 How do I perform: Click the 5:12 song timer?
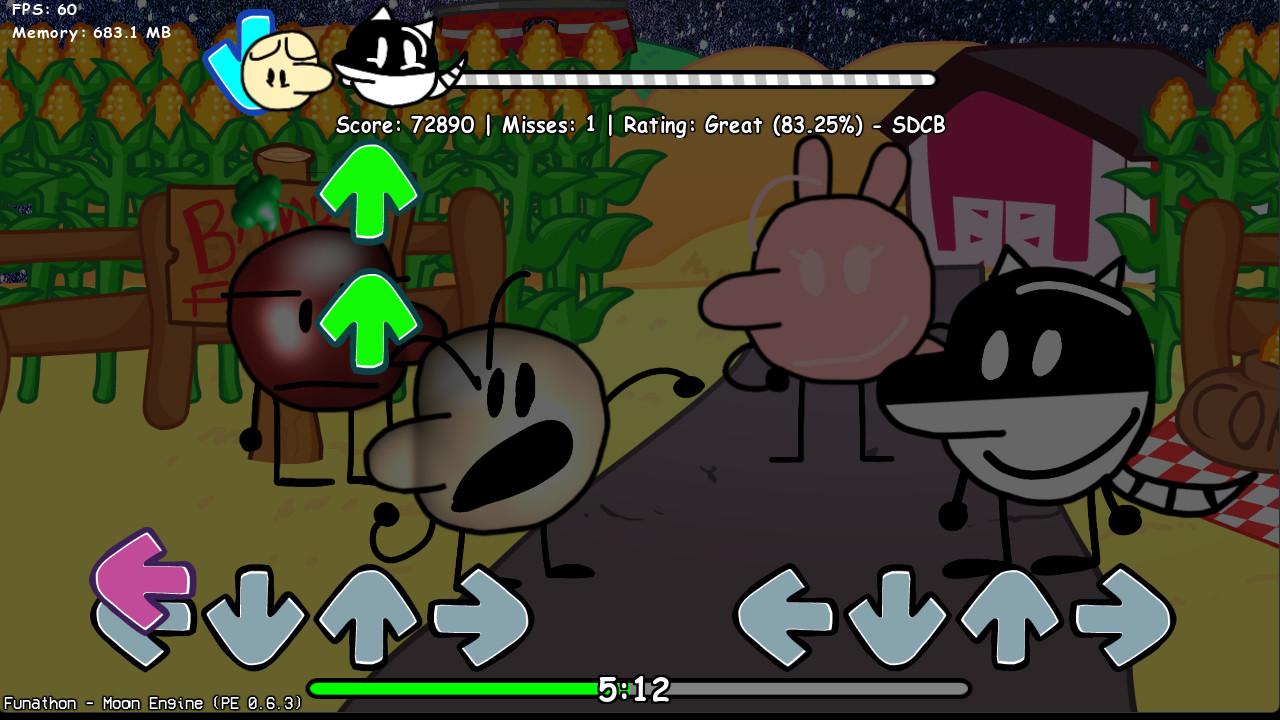[632, 690]
